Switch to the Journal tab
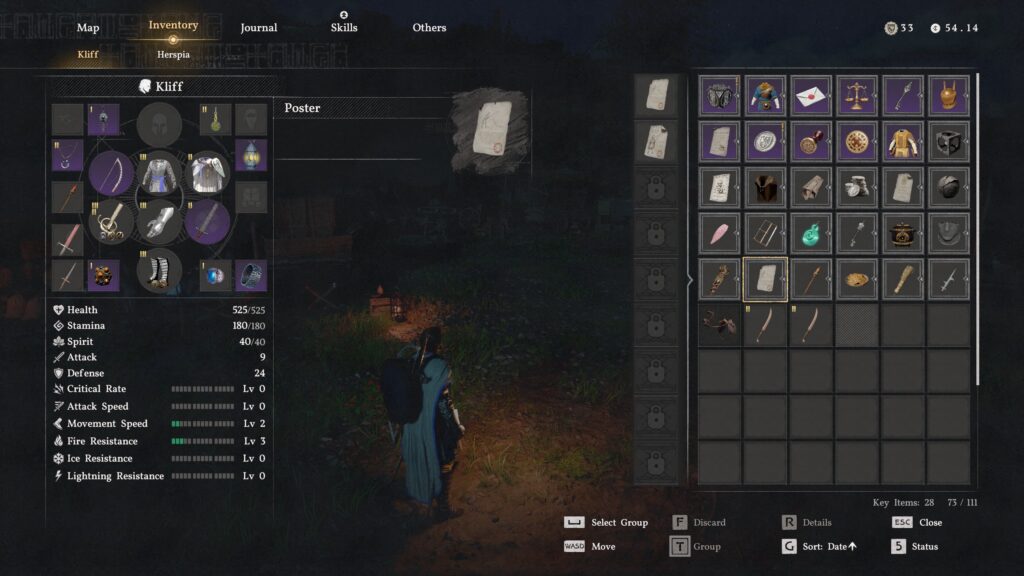This screenshot has height=576, width=1024. 259,28
